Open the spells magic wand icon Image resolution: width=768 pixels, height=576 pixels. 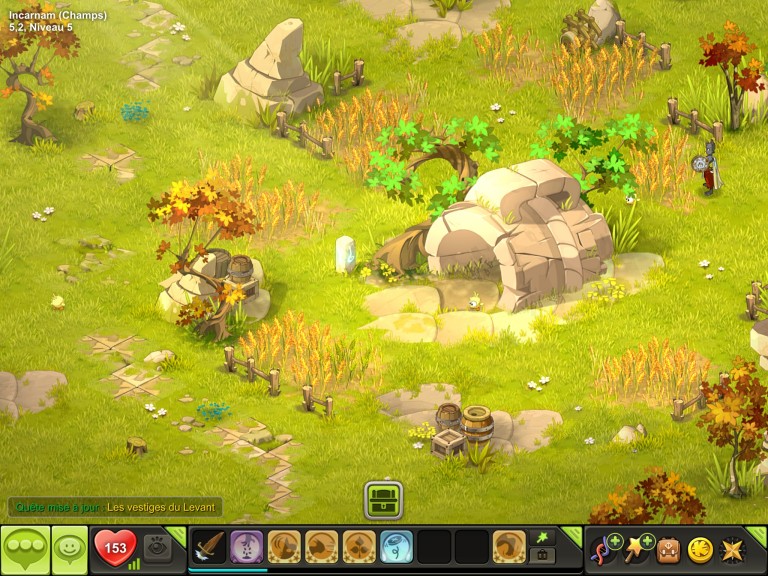pos(636,548)
